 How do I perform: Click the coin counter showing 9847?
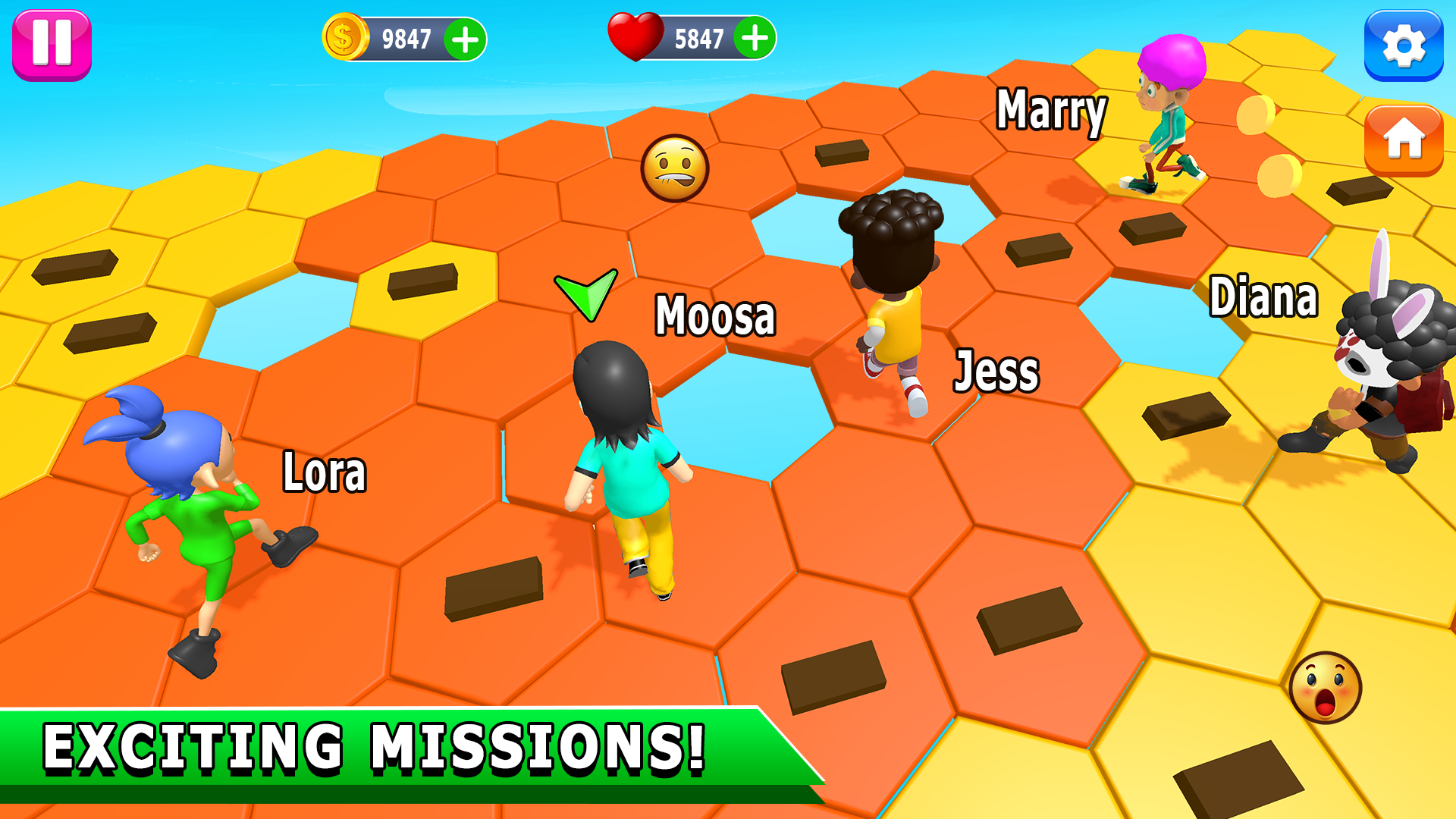406,36
